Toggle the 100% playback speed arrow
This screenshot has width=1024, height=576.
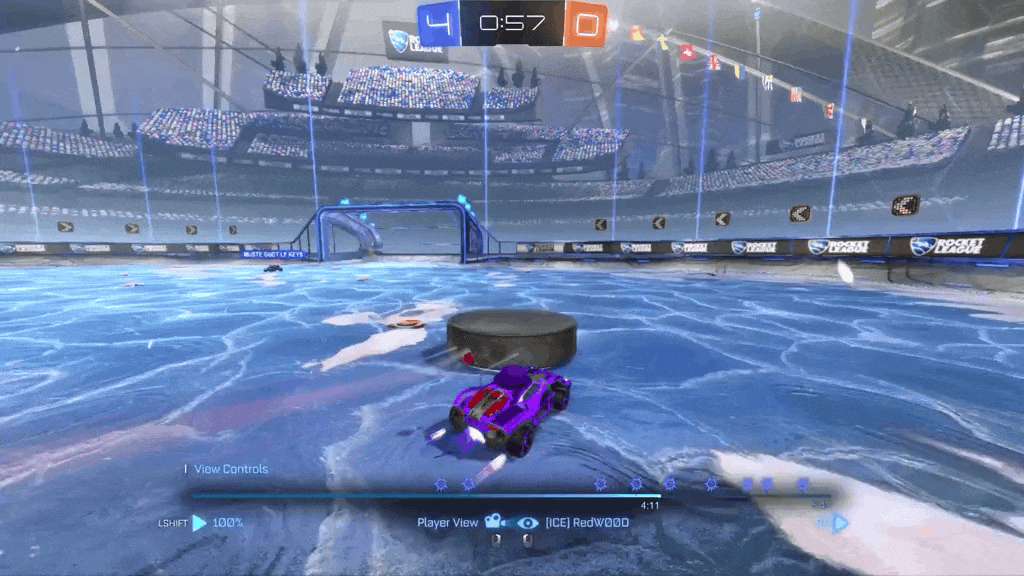[200, 522]
